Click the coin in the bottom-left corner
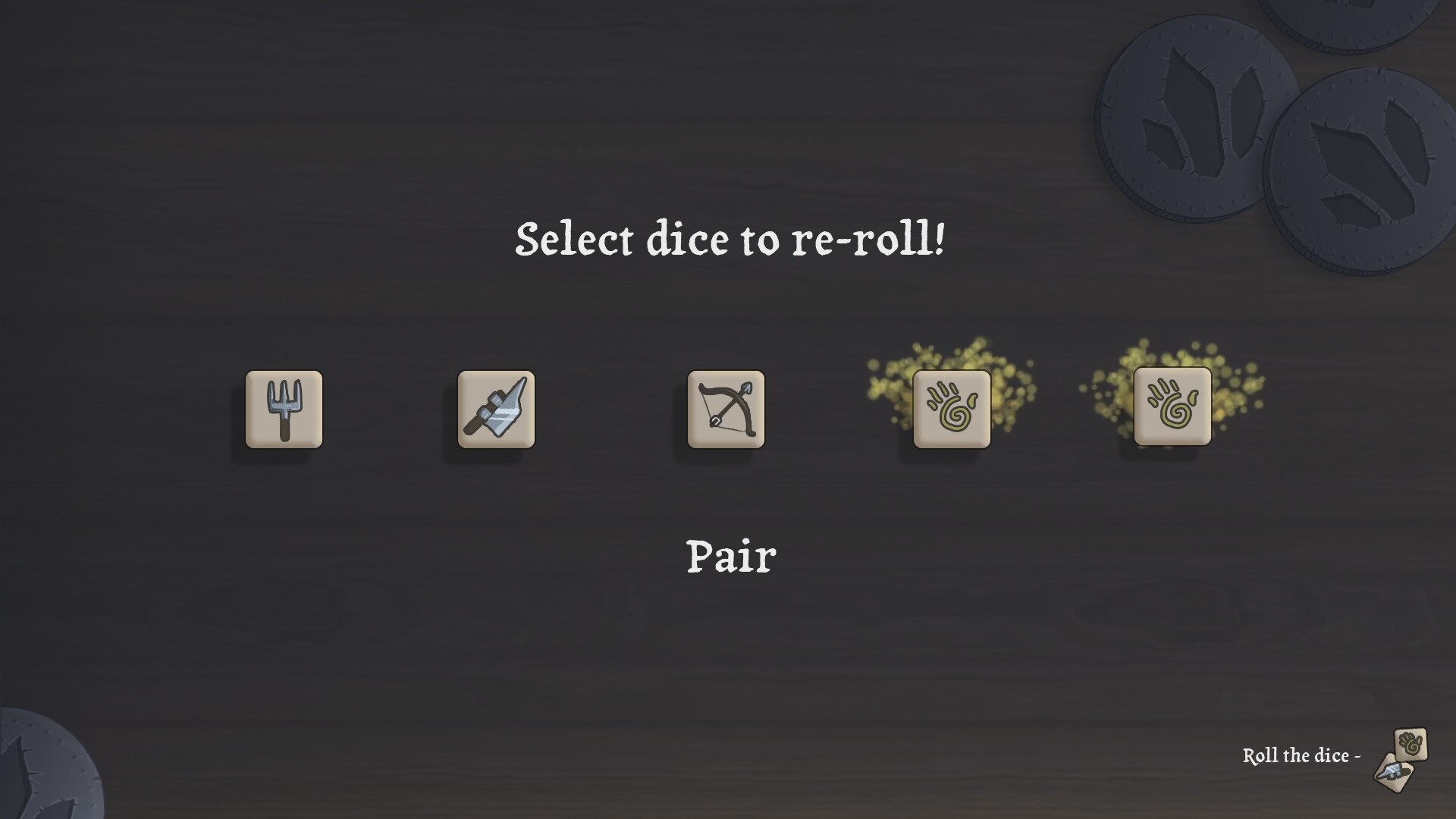The width and height of the screenshot is (1456, 819). click(38, 777)
